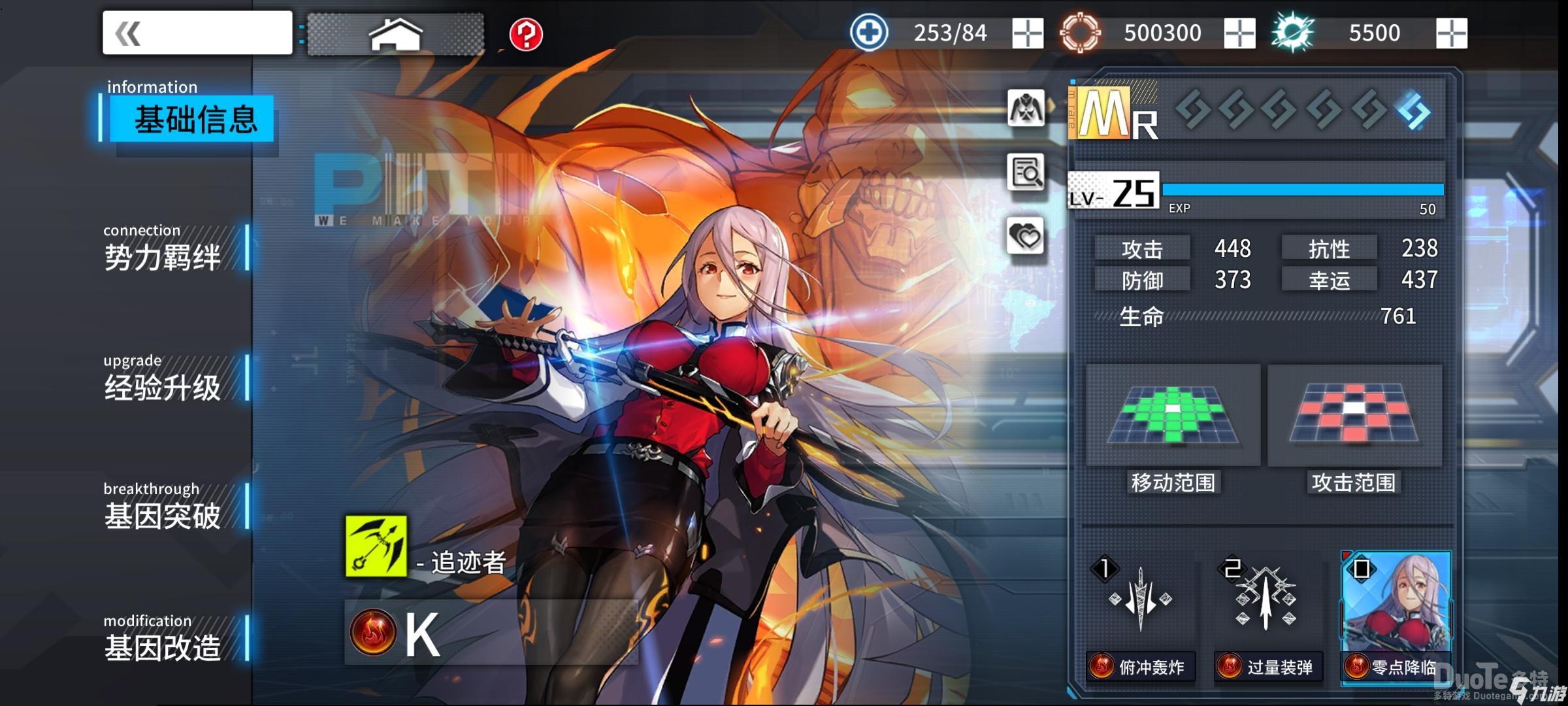Return to the home screen
1568x706 pixels.
396,34
